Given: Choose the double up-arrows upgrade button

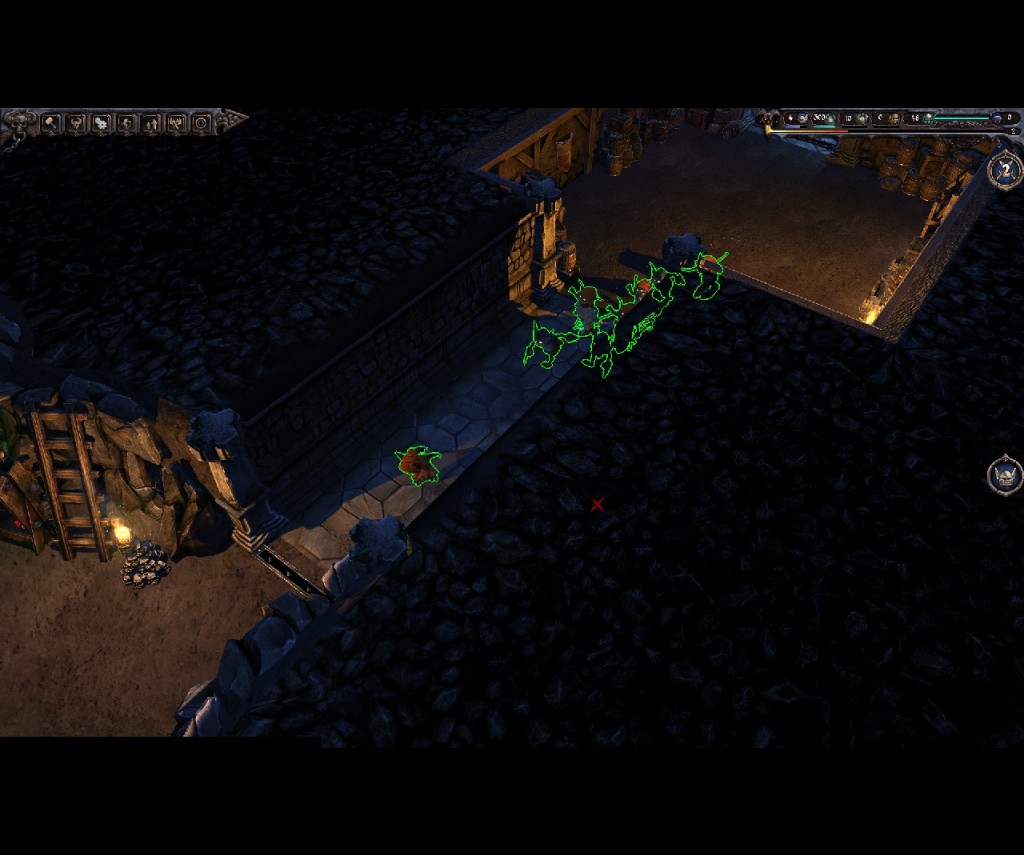Looking at the screenshot, I should 151,123.
